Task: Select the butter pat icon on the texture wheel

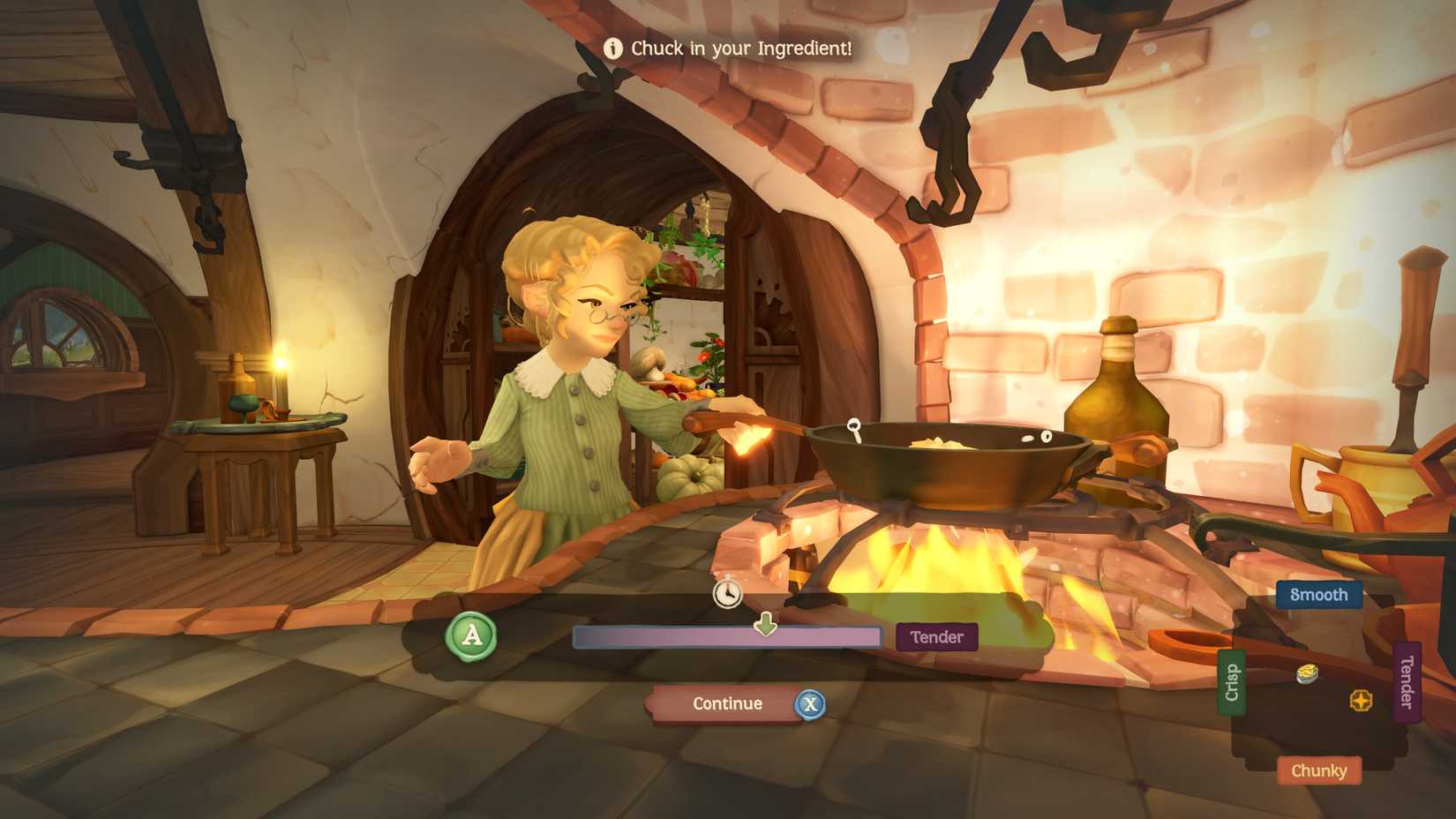Action: pyautogui.click(x=1308, y=672)
